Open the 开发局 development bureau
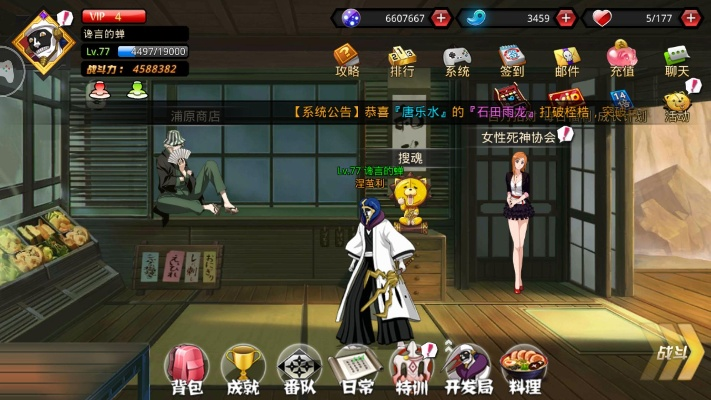The image size is (711, 400). (x=466, y=367)
